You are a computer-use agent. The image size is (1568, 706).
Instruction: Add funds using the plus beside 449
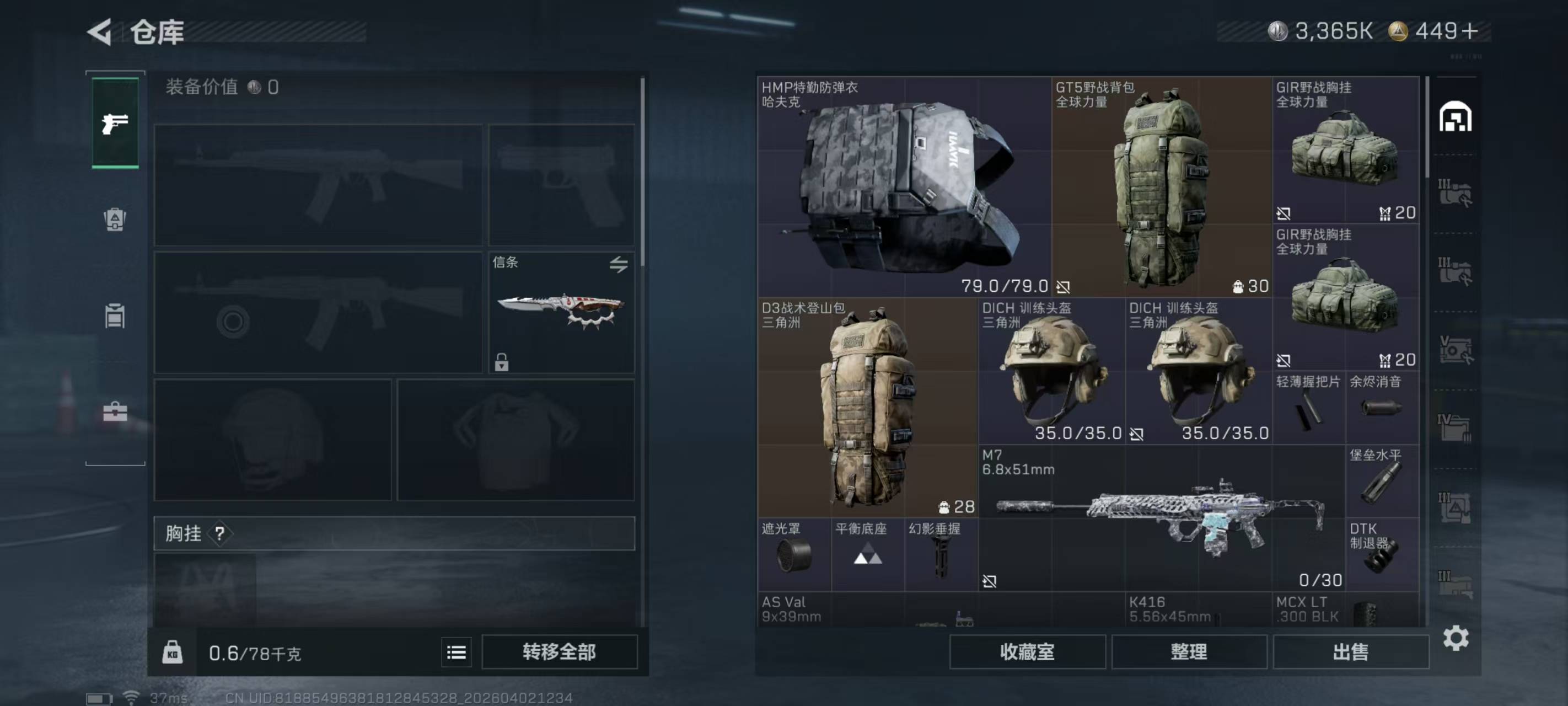click(x=1469, y=31)
